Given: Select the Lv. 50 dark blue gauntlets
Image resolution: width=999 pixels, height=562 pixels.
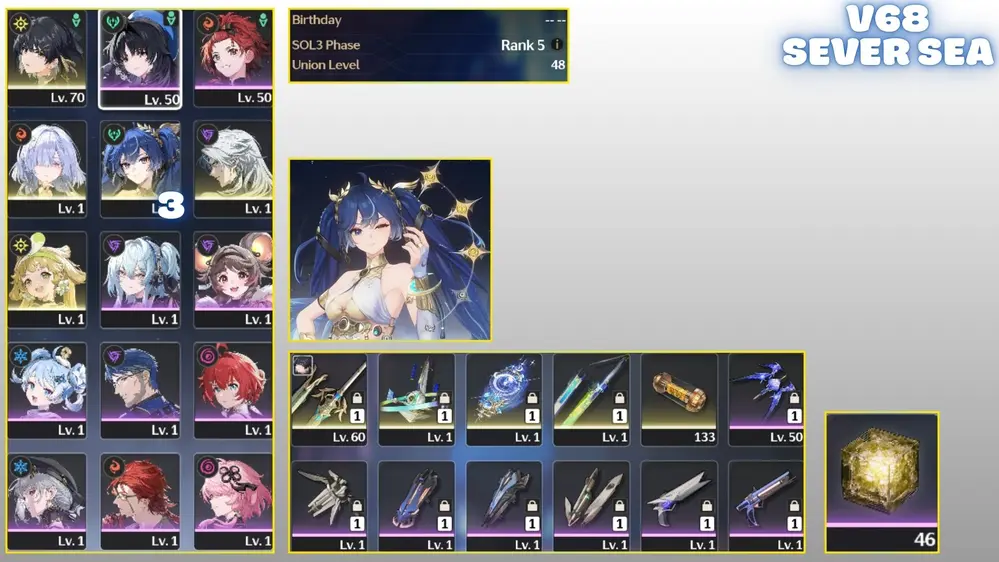Looking at the screenshot, I should pos(766,397).
